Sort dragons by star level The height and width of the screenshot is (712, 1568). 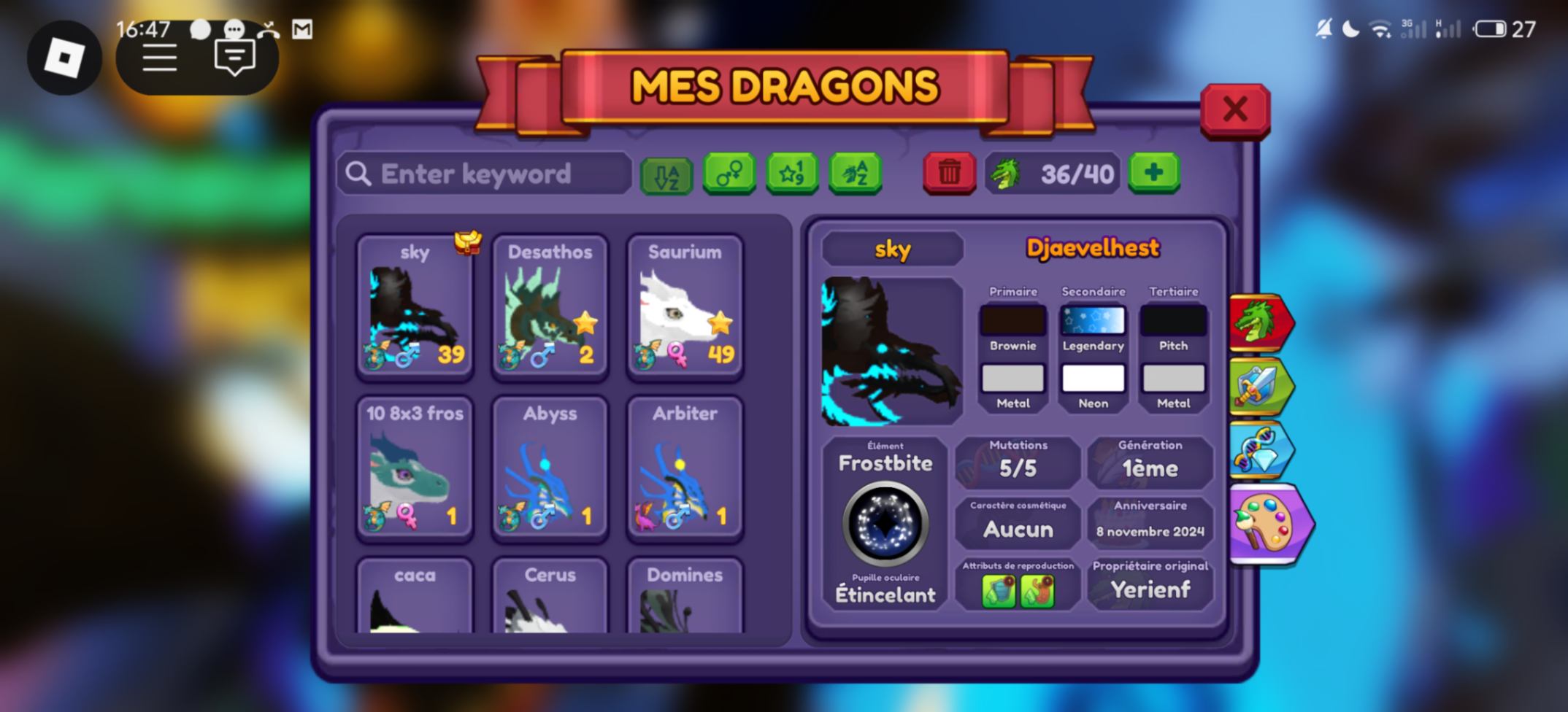pos(792,174)
